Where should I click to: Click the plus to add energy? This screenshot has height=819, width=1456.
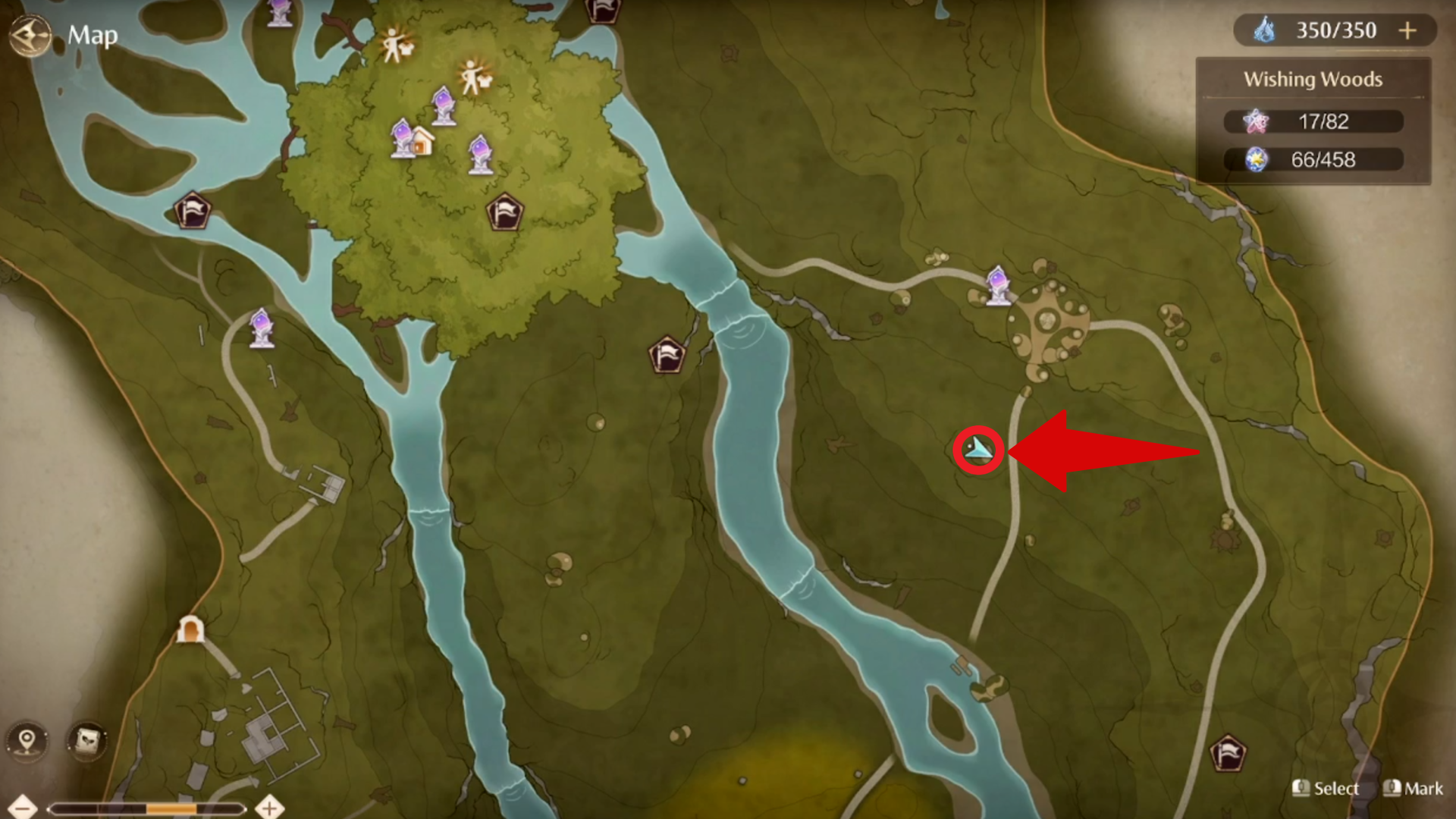pos(1409,30)
